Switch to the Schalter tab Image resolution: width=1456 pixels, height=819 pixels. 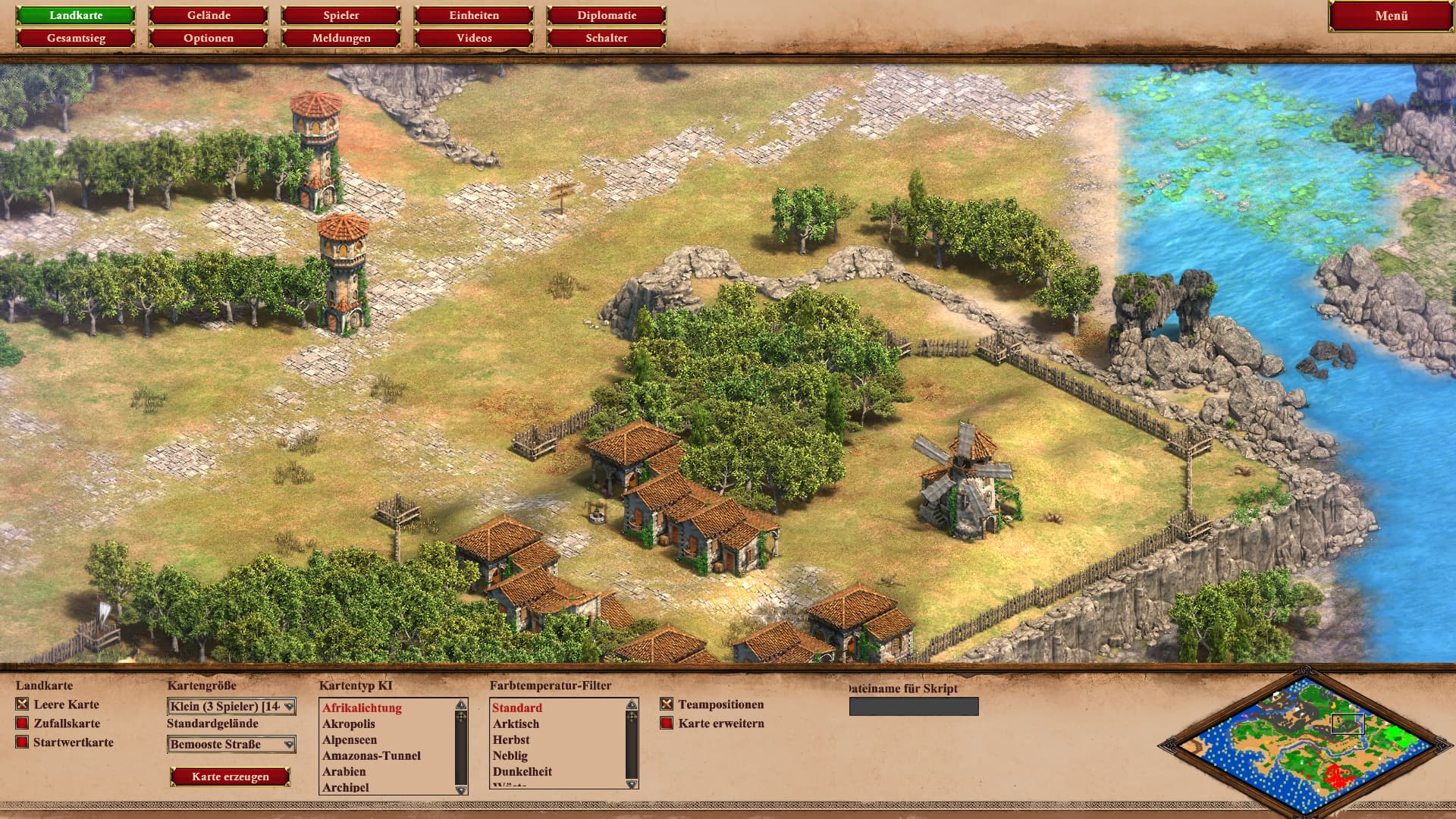[607, 38]
